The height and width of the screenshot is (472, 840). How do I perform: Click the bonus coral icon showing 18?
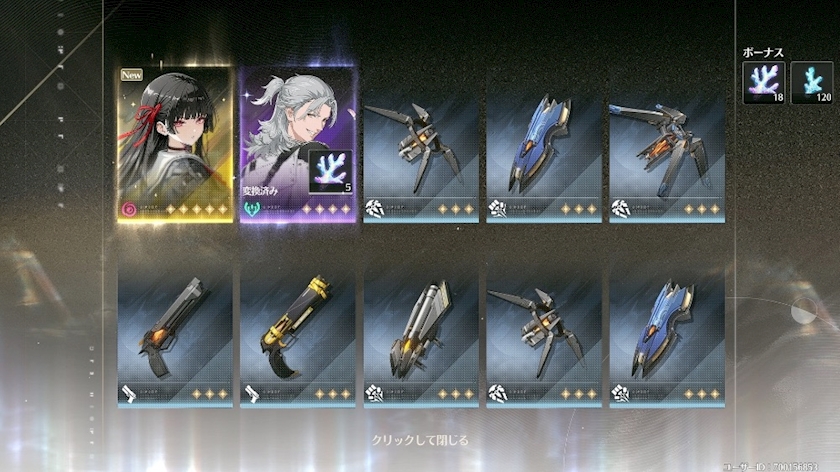pyautogui.click(x=762, y=83)
